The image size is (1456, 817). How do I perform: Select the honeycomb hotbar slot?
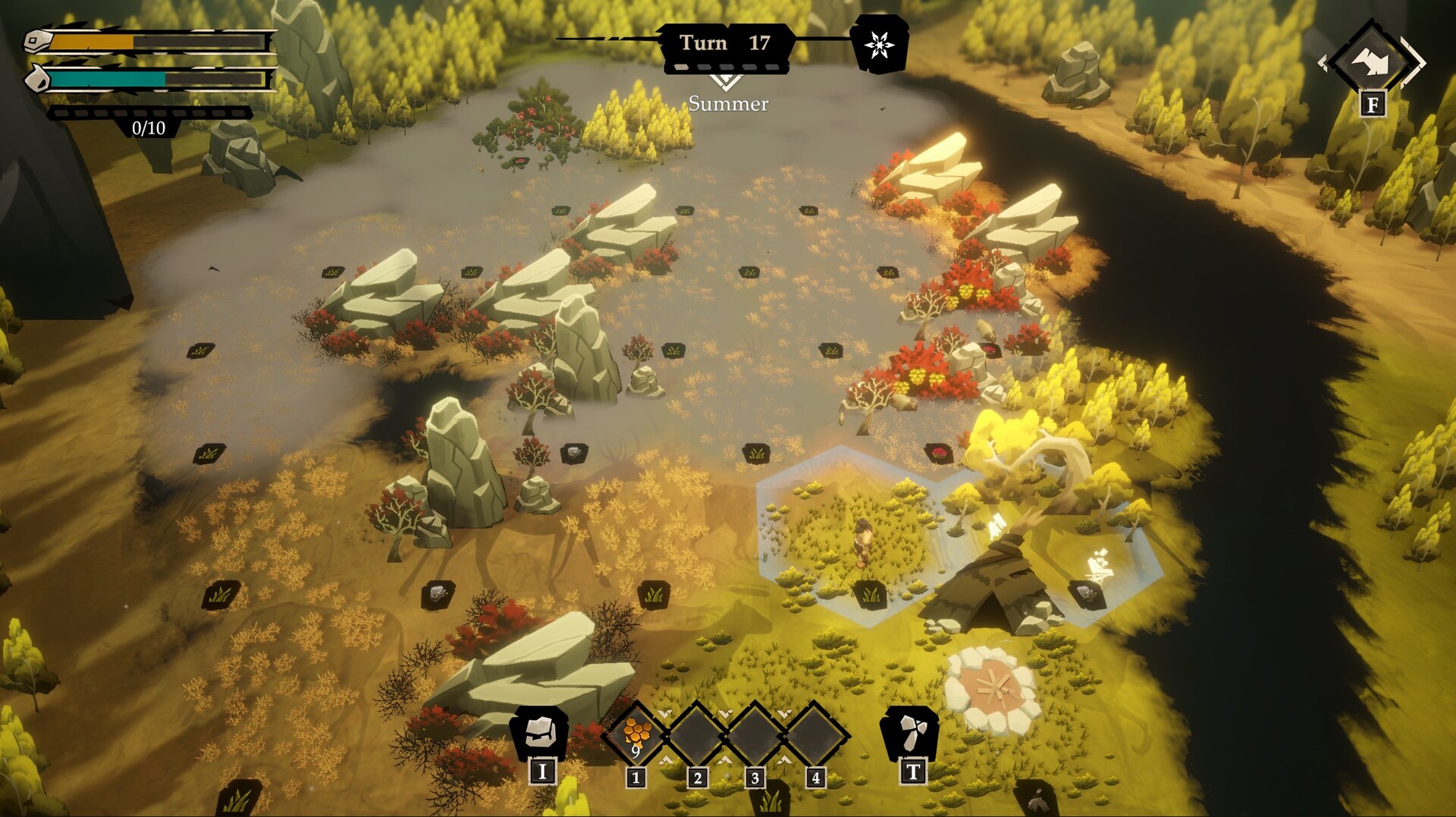click(637, 734)
